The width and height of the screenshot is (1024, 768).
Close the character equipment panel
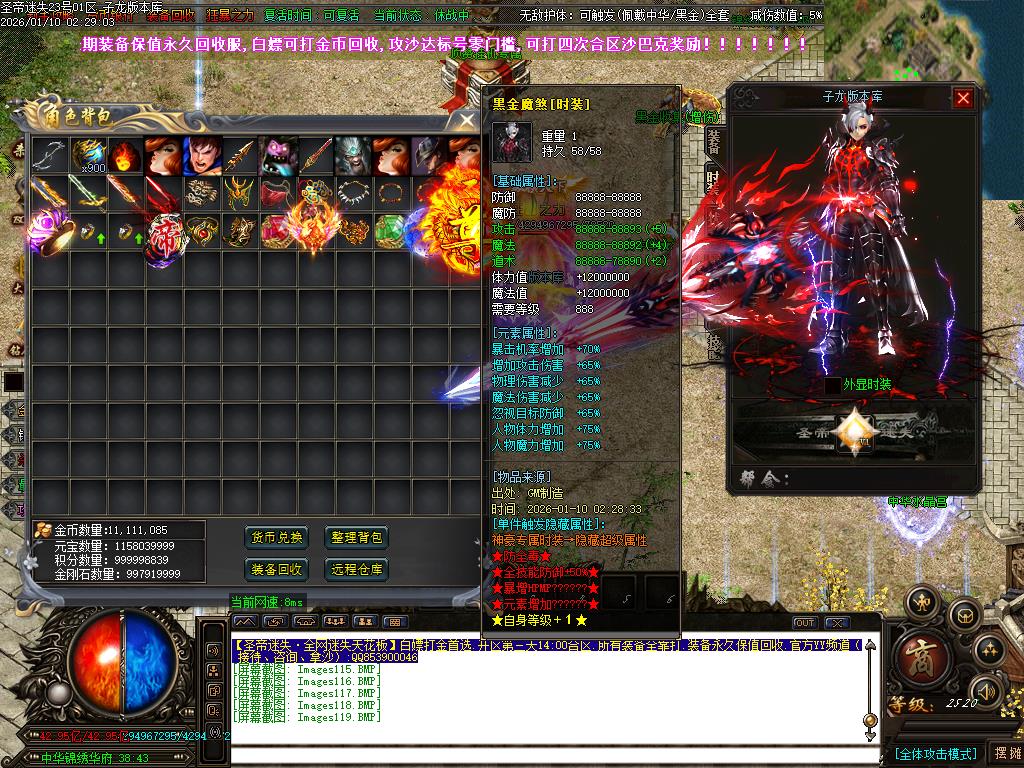coord(963,98)
